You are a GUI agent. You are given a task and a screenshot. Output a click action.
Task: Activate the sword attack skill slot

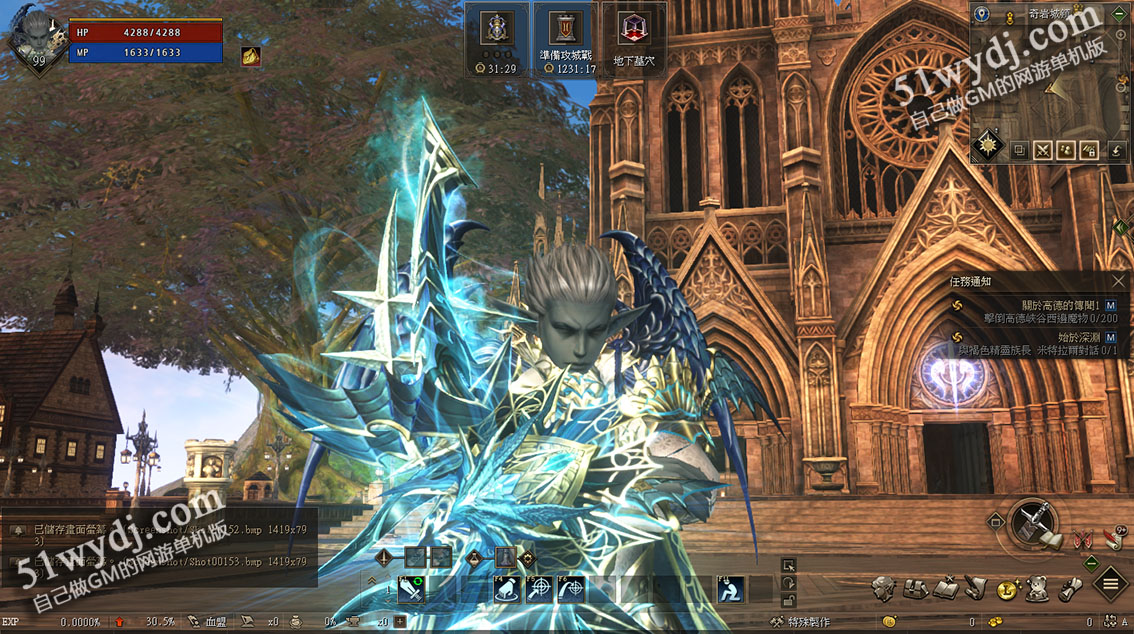tap(412, 589)
